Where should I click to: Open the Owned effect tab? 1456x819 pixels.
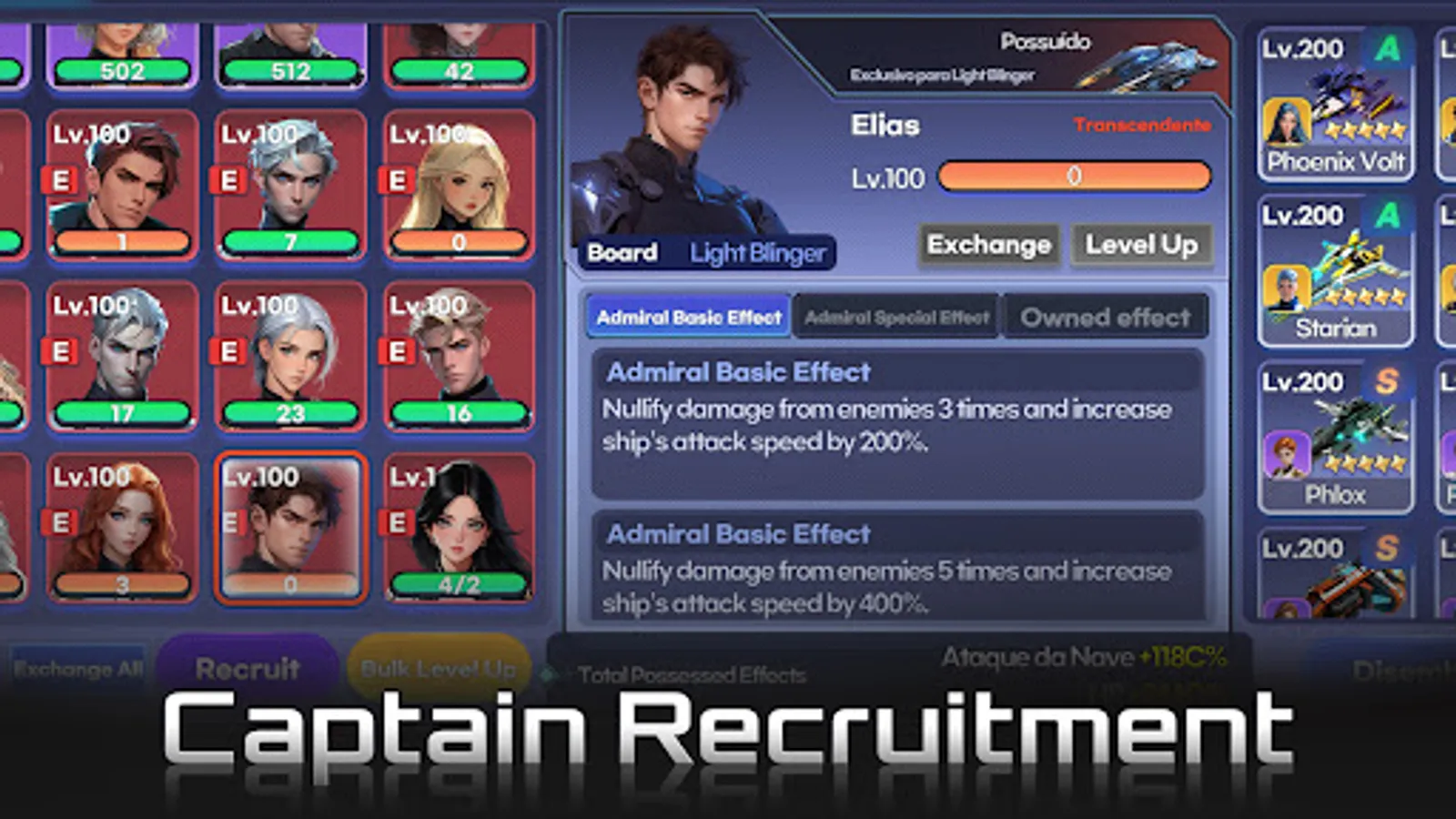[x=1106, y=317]
